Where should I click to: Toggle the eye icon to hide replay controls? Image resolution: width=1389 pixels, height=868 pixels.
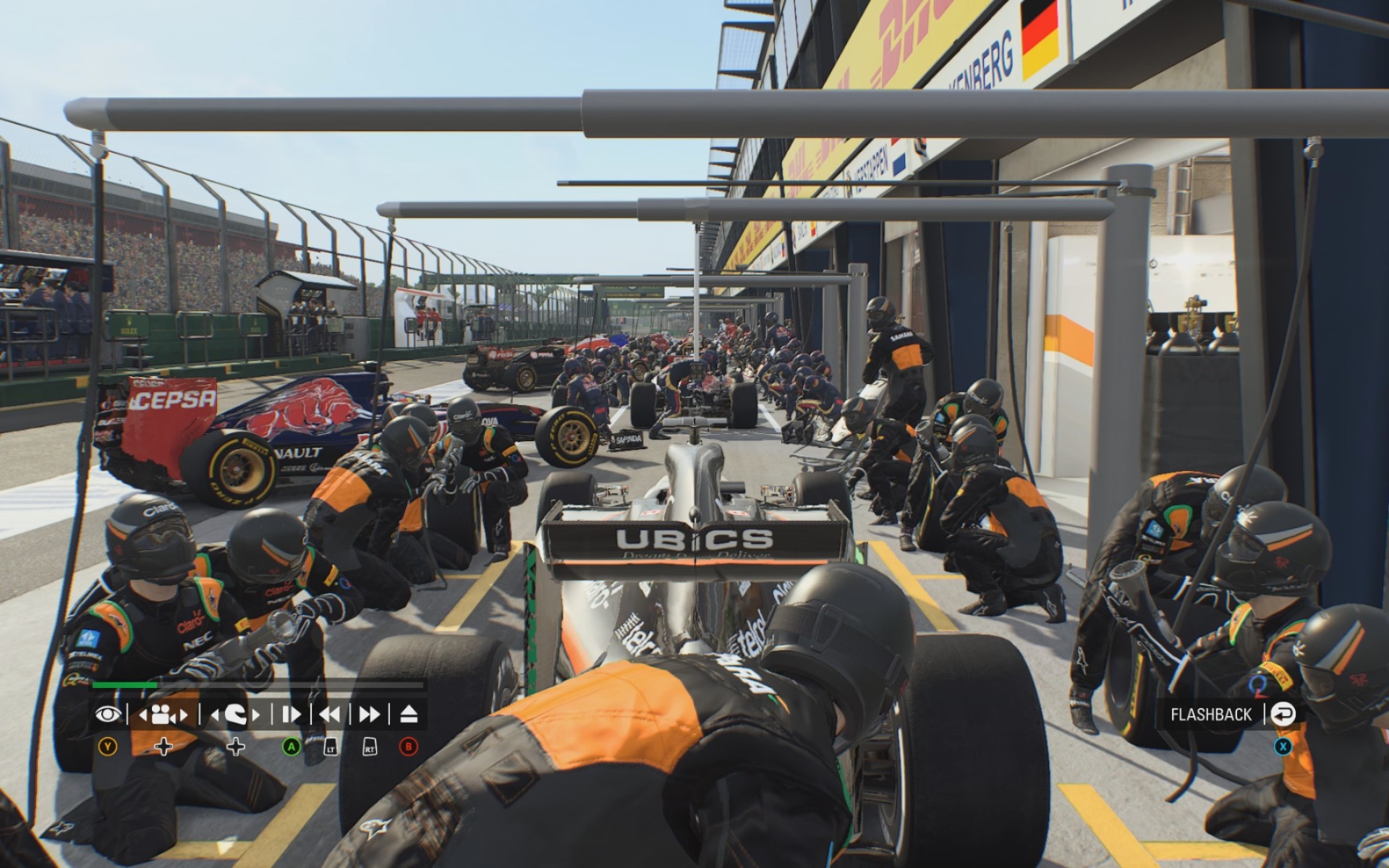(x=109, y=715)
